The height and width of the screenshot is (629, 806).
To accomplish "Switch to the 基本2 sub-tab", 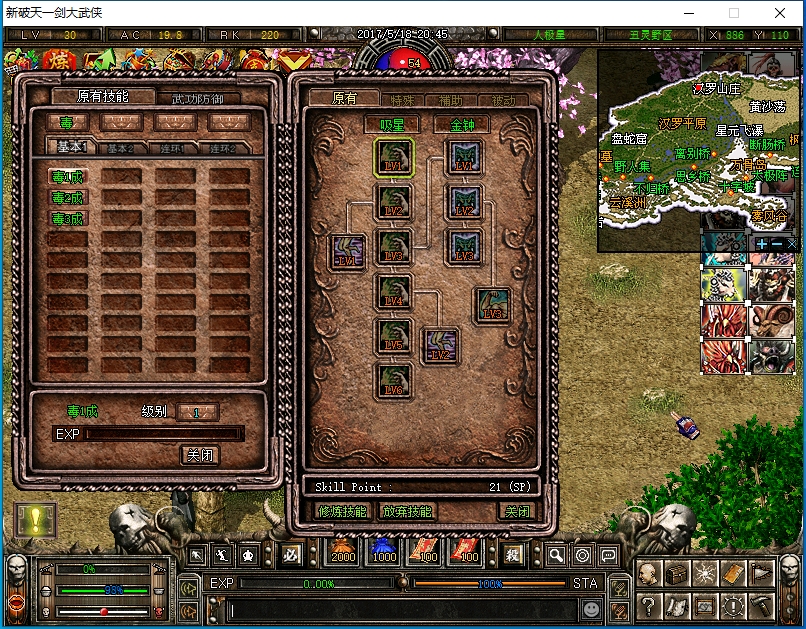I will pyautogui.click(x=120, y=147).
